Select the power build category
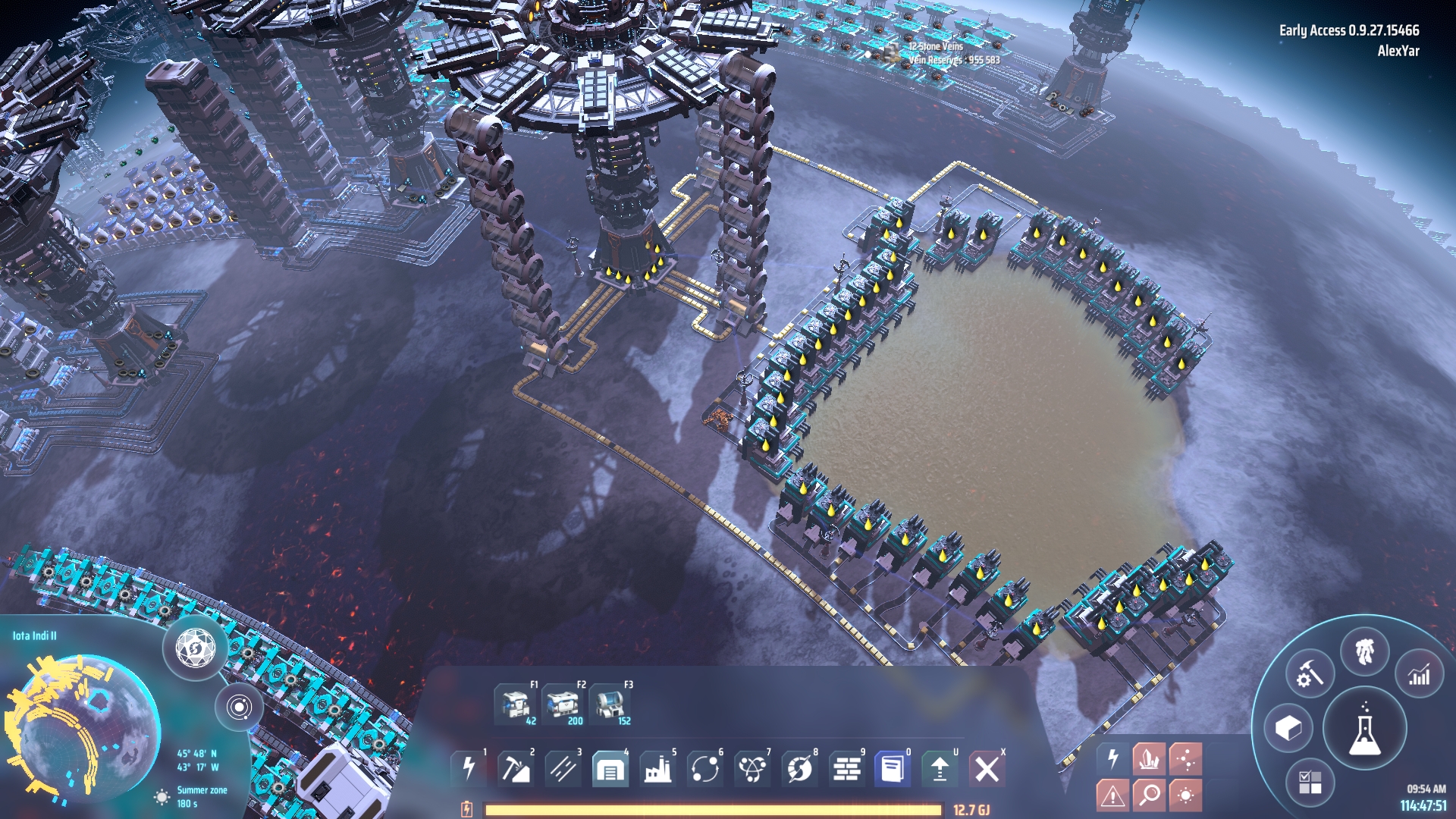Screen dimensions: 1456x819 (x=469, y=769)
